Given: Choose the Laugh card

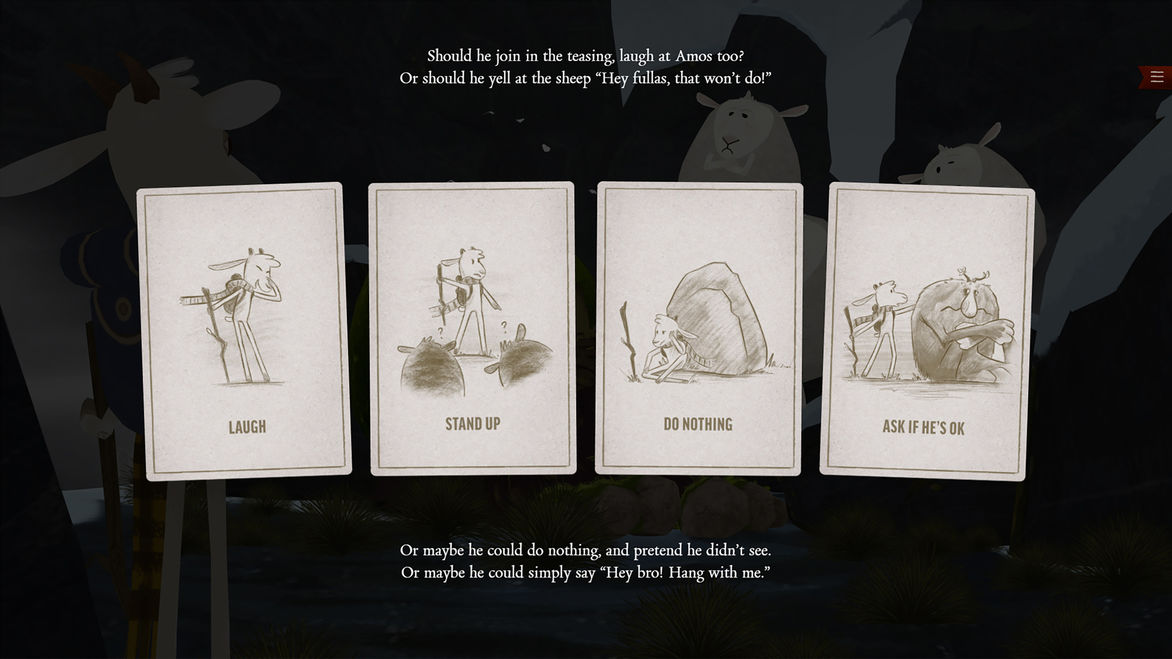Looking at the screenshot, I should pyautogui.click(x=245, y=330).
